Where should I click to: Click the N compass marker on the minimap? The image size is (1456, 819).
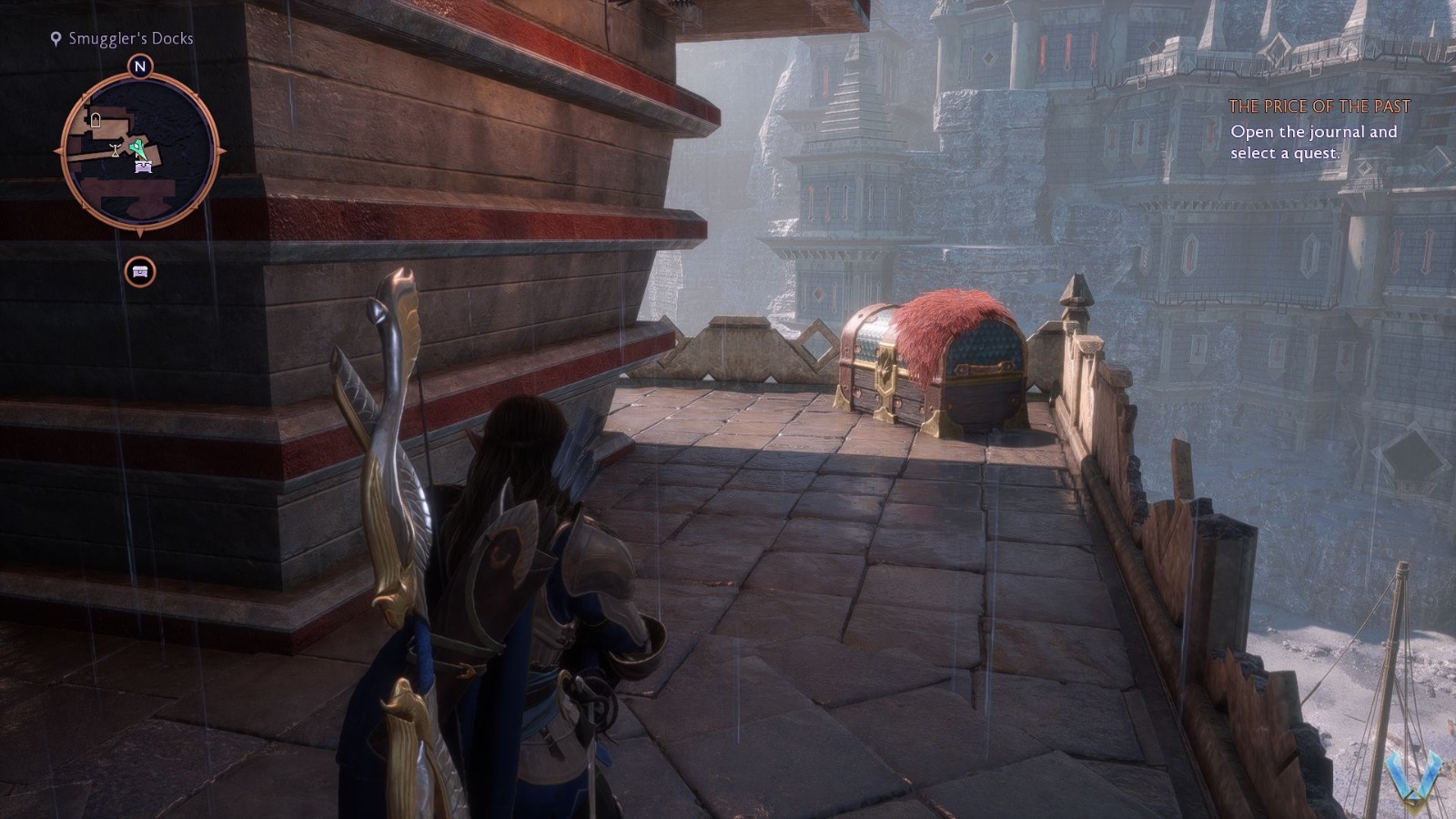[138, 66]
